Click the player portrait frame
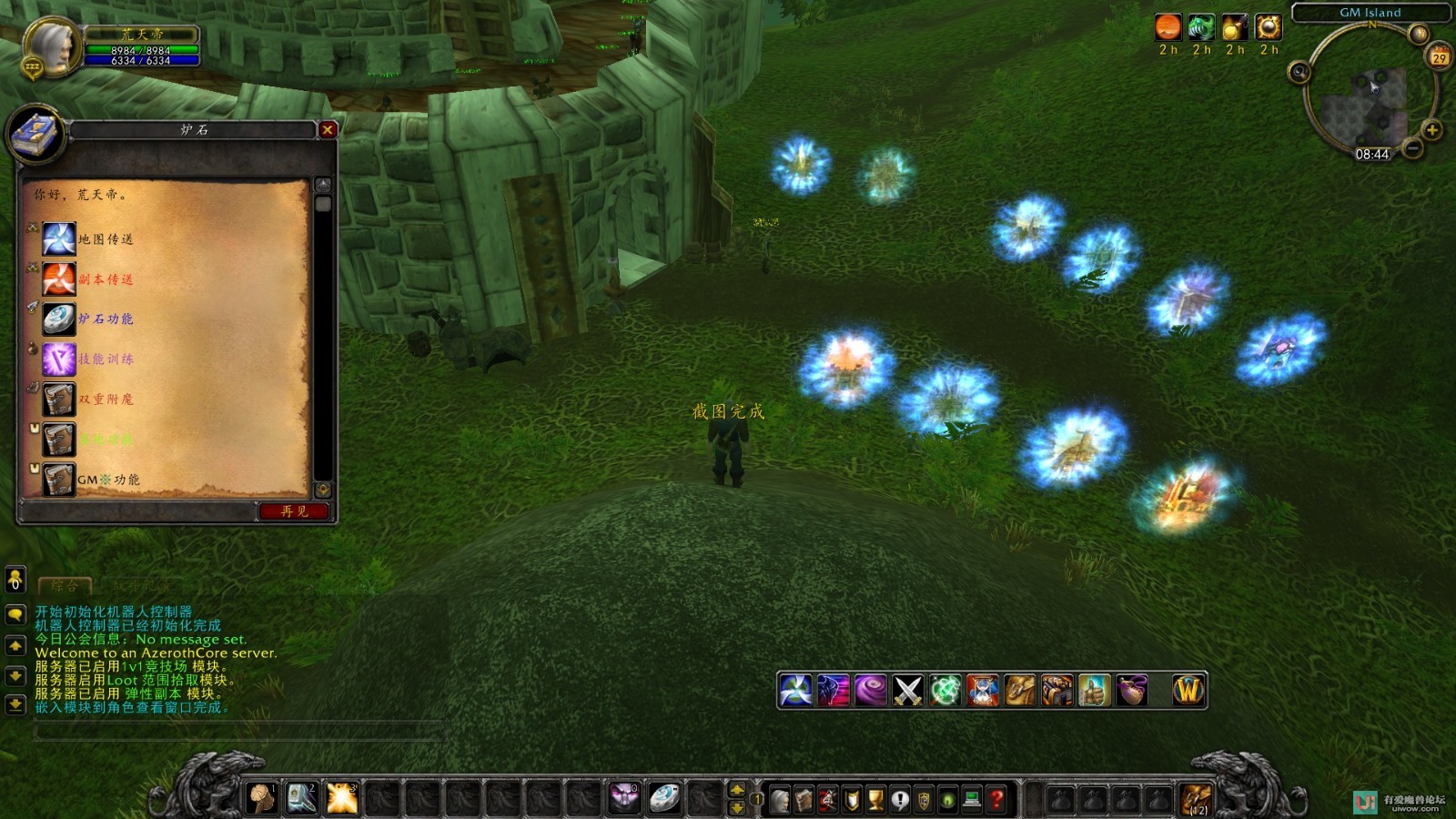The height and width of the screenshot is (819, 1456). click(52, 45)
